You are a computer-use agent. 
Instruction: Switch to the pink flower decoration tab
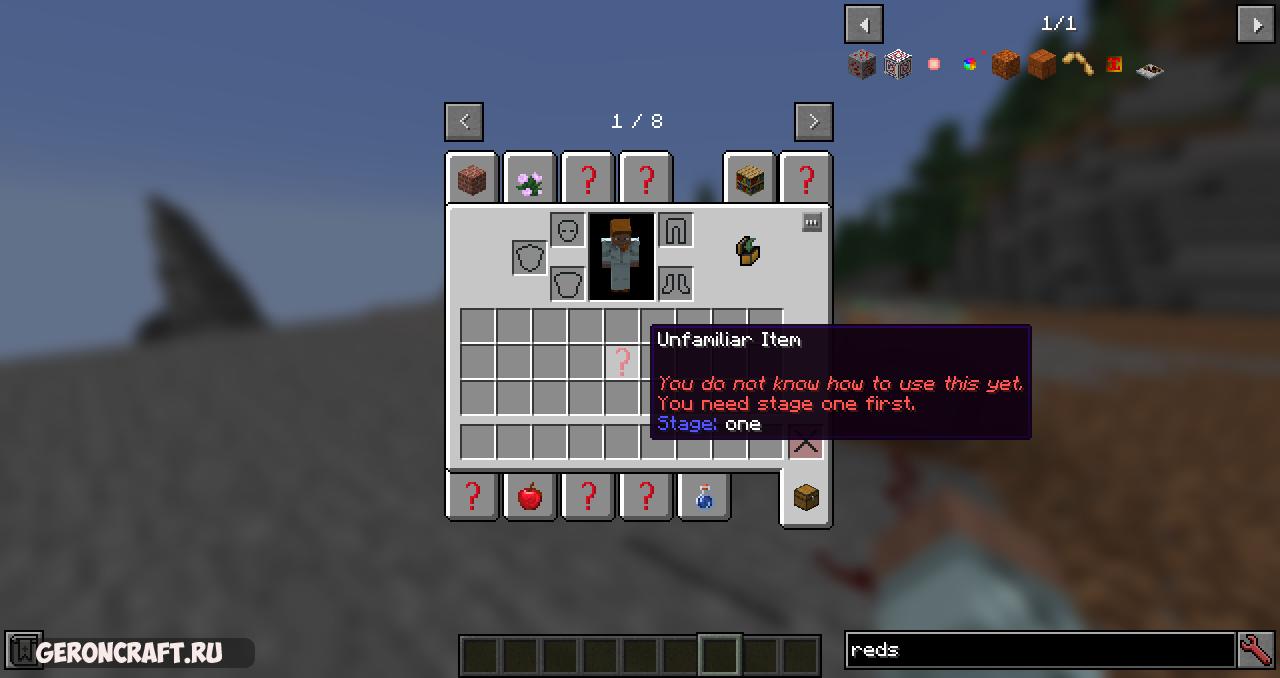click(x=529, y=181)
